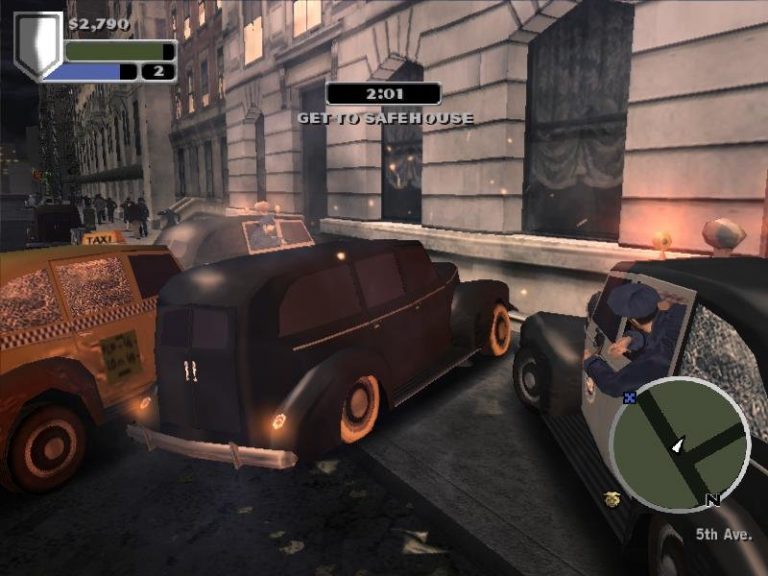Screen dimensions: 768x576
Task: Click the gold police badge icon
Action: pos(613,497)
